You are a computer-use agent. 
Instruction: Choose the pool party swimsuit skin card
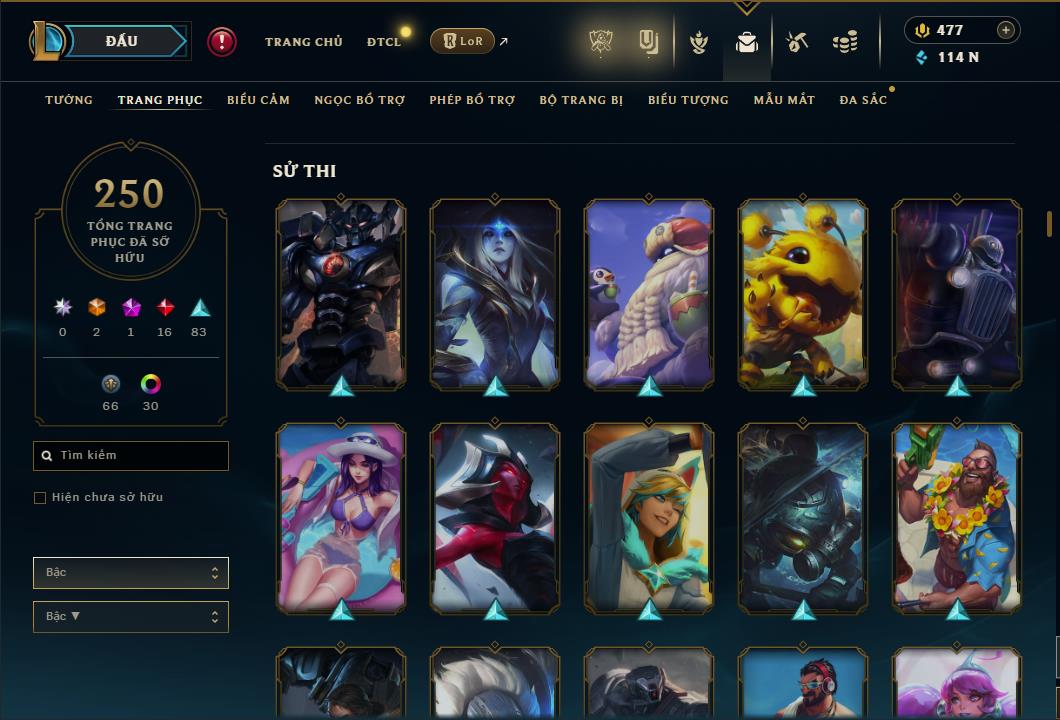(341, 518)
